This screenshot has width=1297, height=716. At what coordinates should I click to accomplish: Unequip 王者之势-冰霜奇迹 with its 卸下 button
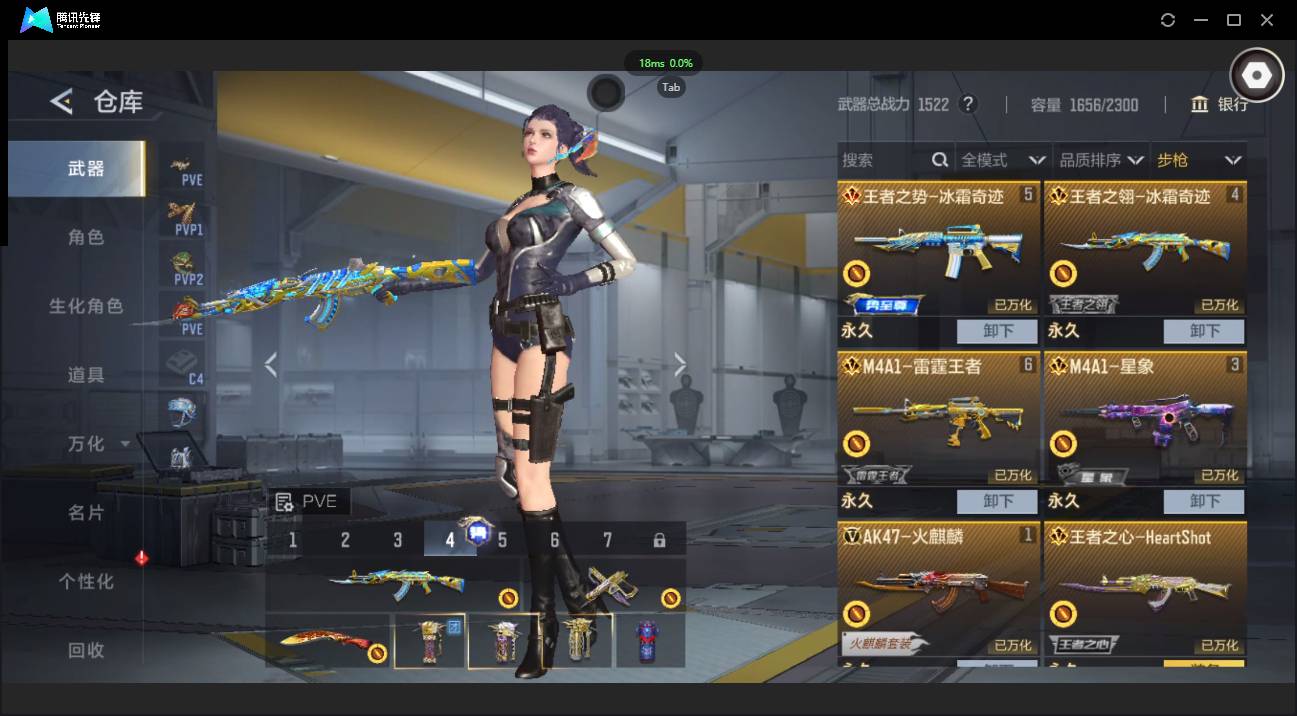(998, 331)
